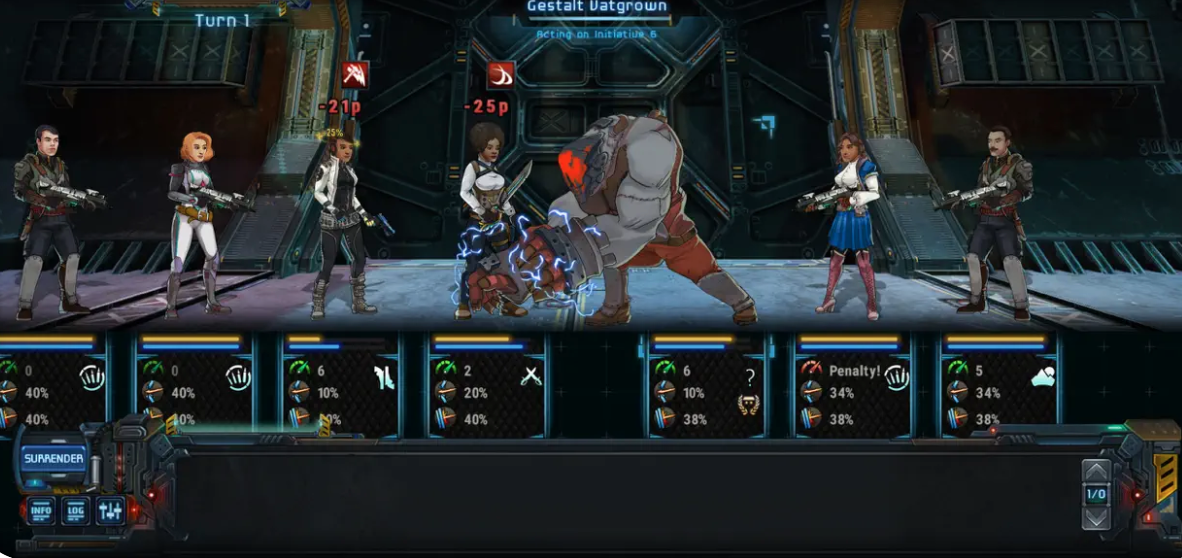Select the status panel with crossed swords
This screenshot has height=558, width=1182.
(489, 386)
